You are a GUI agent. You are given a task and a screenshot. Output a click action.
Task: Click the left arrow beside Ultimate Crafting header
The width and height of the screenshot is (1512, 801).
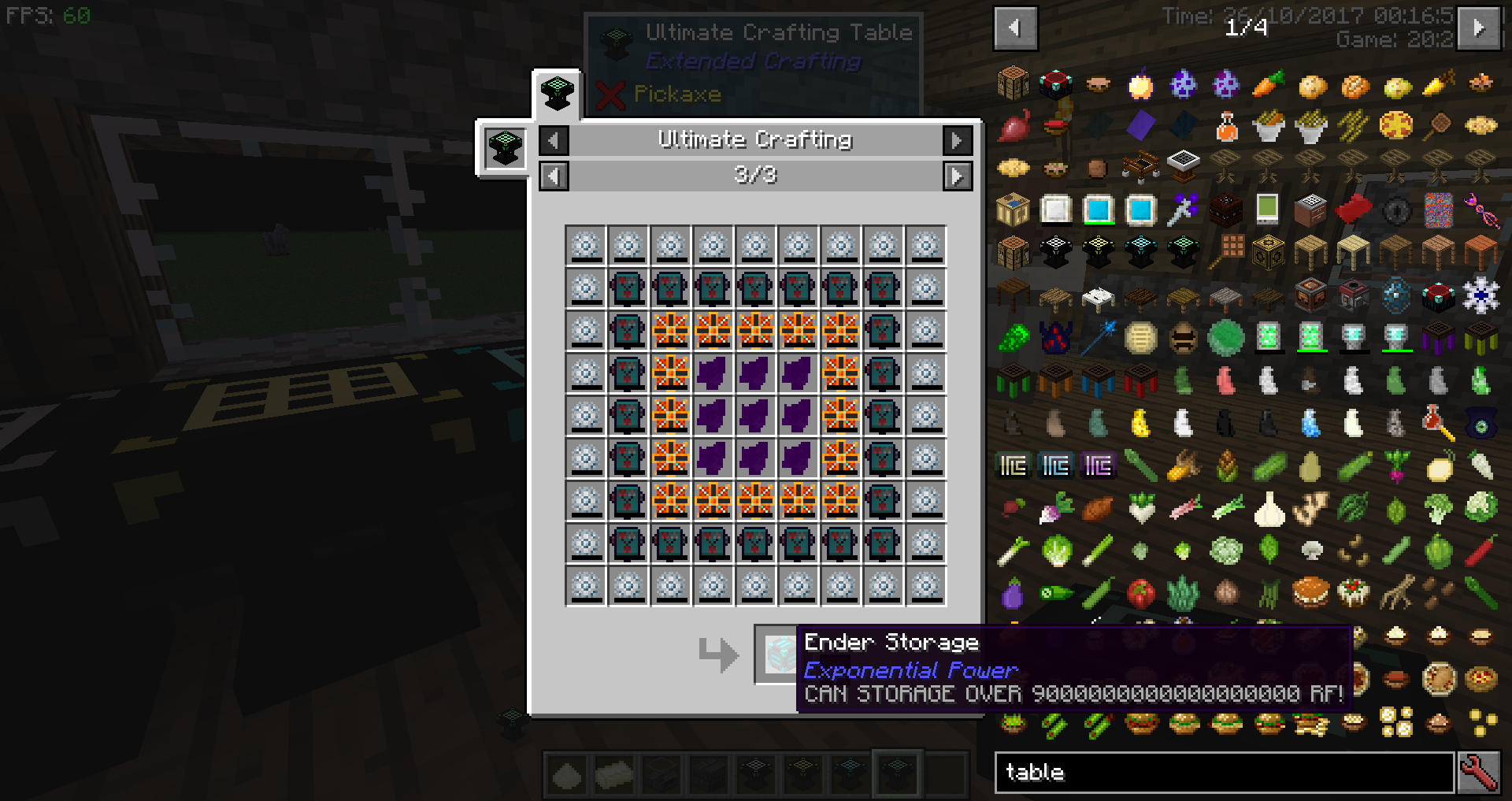[x=554, y=140]
